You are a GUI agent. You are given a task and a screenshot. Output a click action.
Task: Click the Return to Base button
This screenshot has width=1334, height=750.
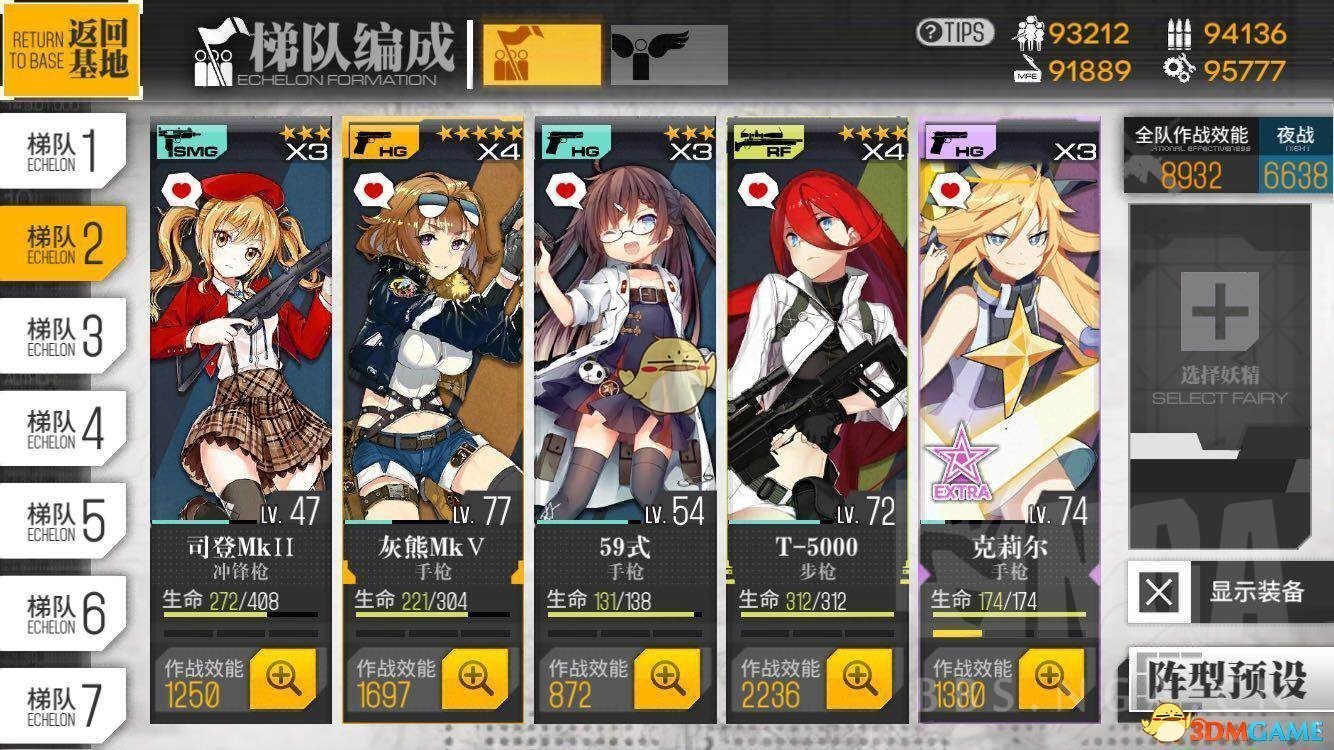[x=68, y=47]
